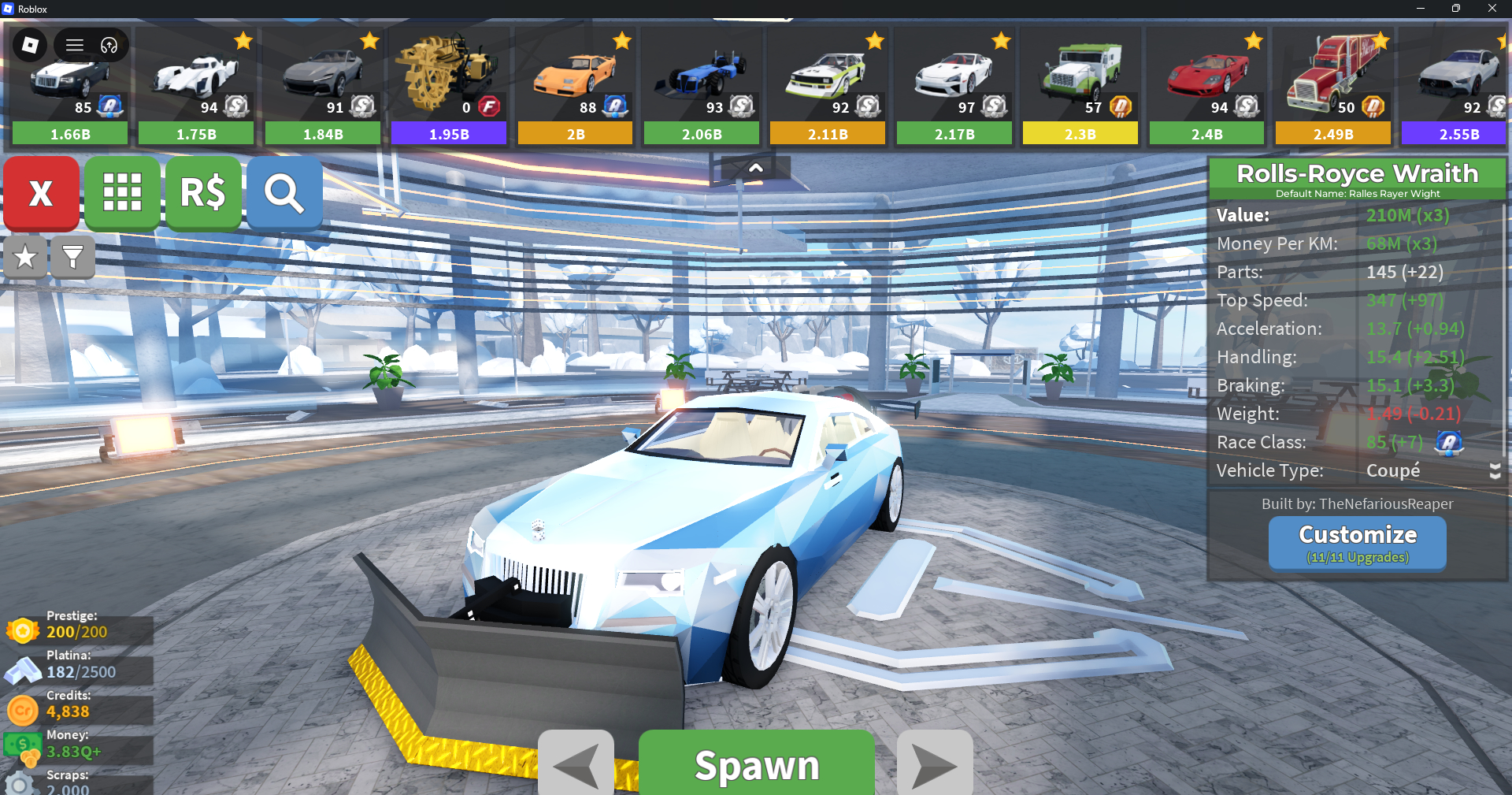Open the Customize upgrades menu
1512x795 pixels.
(x=1357, y=543)
